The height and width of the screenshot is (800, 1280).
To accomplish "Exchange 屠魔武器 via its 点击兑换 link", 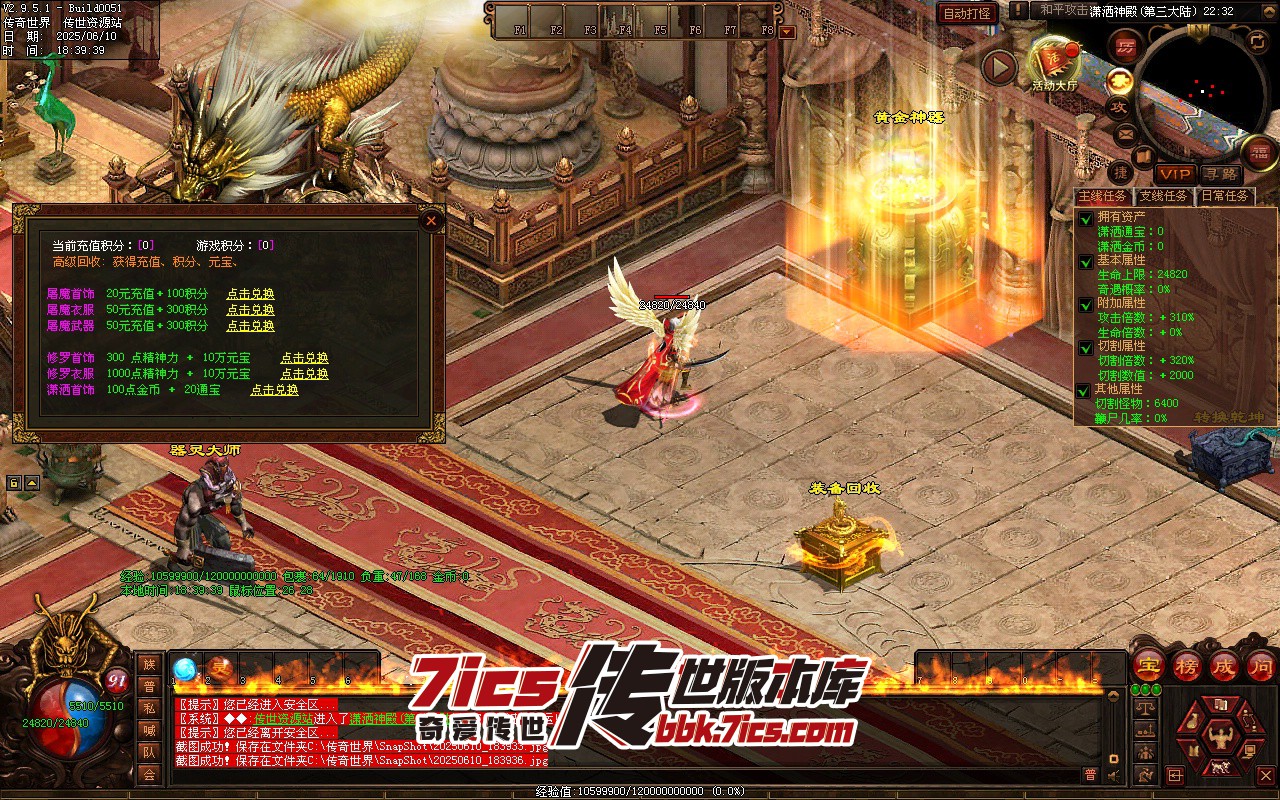I will click(250, 326).
